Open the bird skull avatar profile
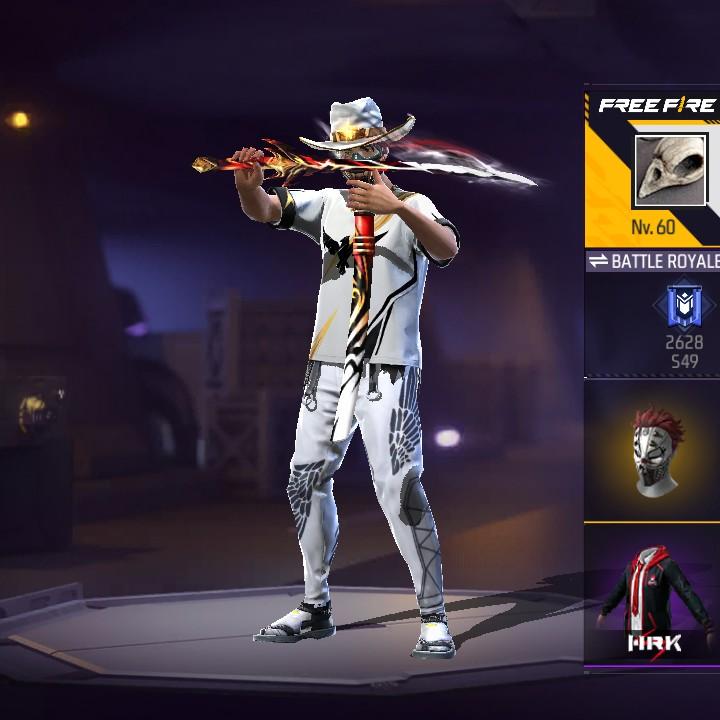Image resolution: width=720 pixels, height=720 pixels. 669,170
